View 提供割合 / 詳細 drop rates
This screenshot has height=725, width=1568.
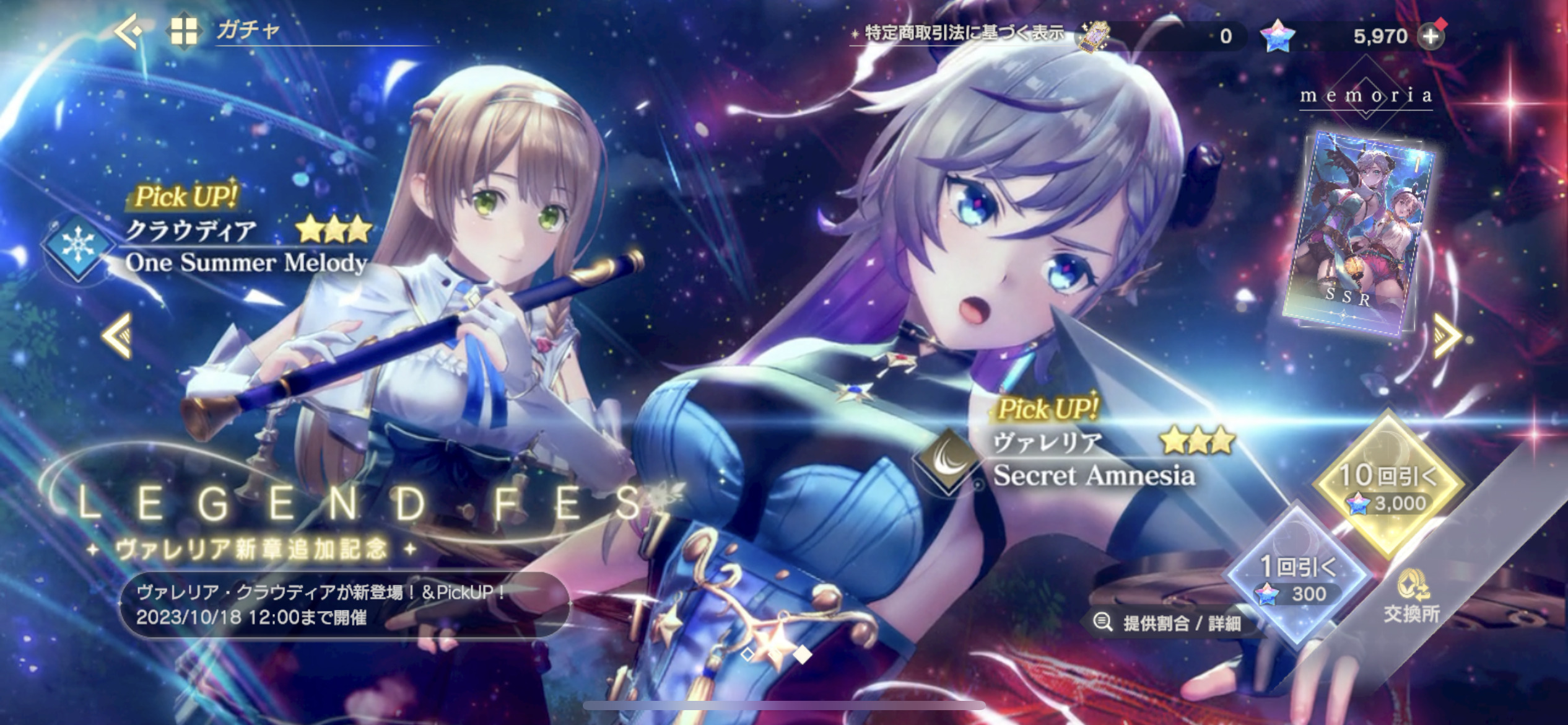[1170, 622]
